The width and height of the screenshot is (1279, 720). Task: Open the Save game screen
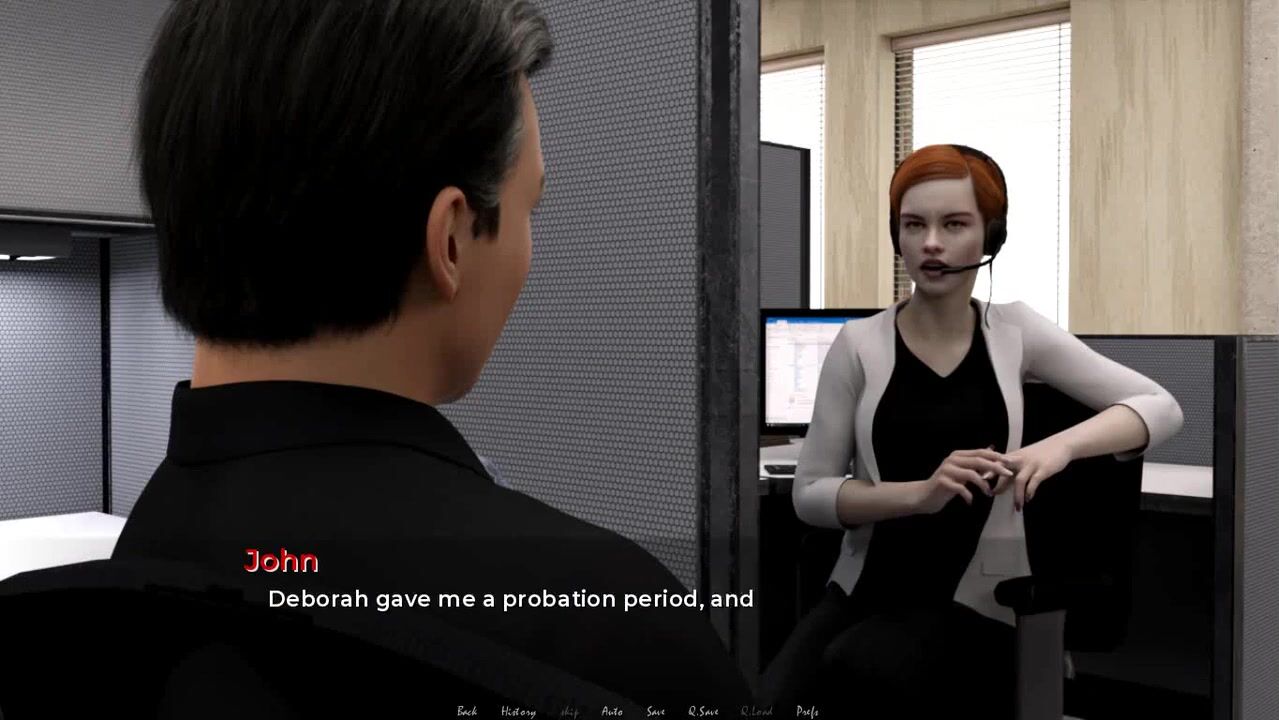point(655,711)
